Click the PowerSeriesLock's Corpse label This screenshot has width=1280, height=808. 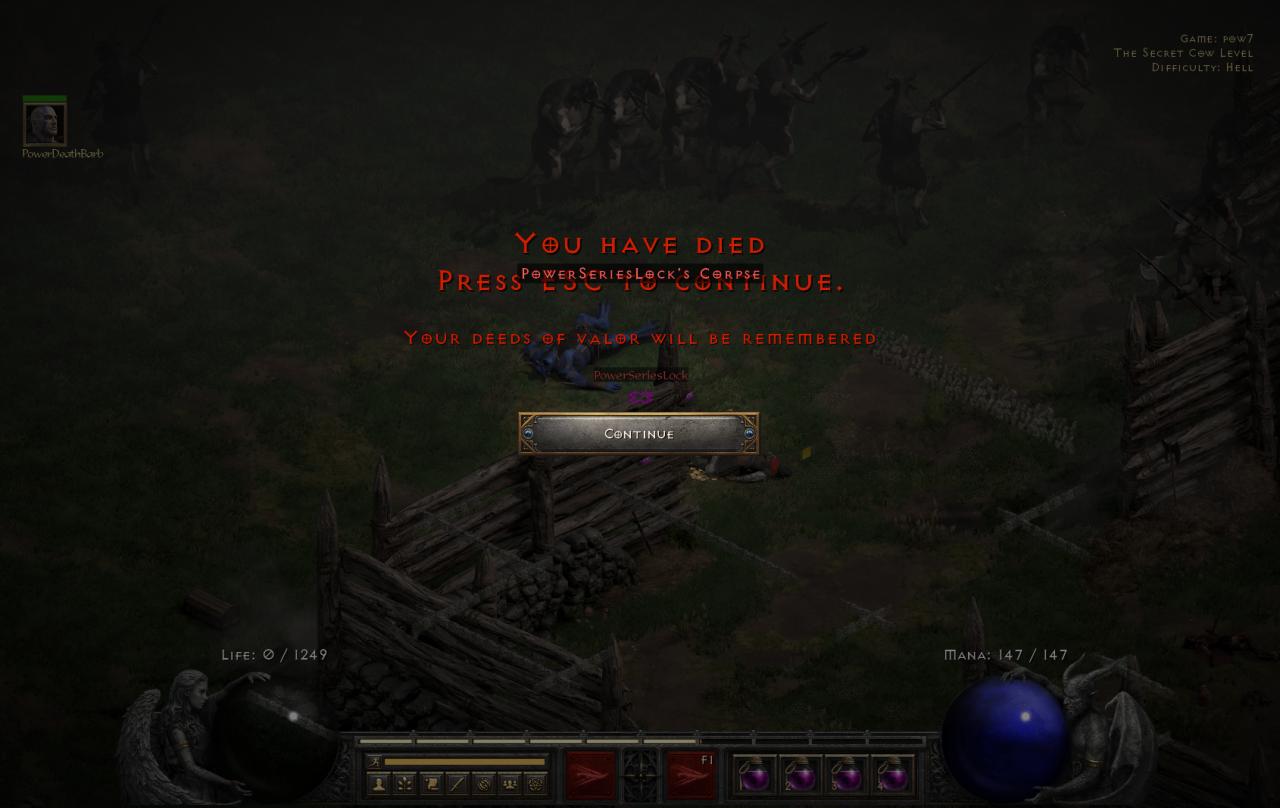tap(639, 272)
